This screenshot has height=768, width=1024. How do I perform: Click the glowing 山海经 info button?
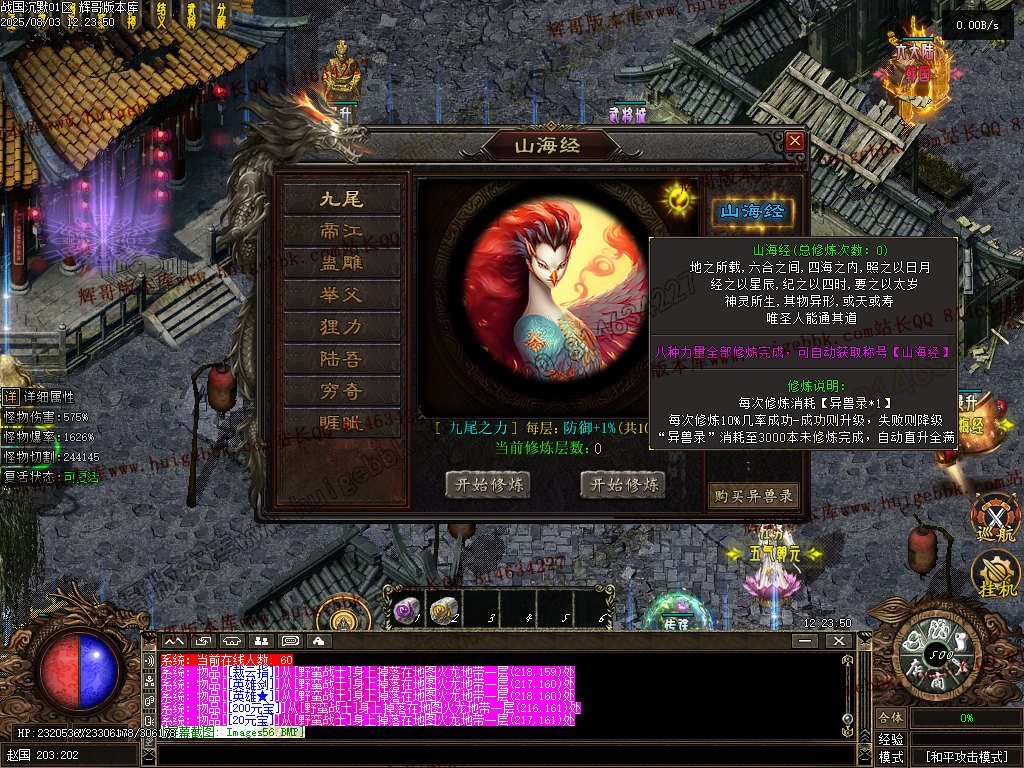[x=753, y=211]
